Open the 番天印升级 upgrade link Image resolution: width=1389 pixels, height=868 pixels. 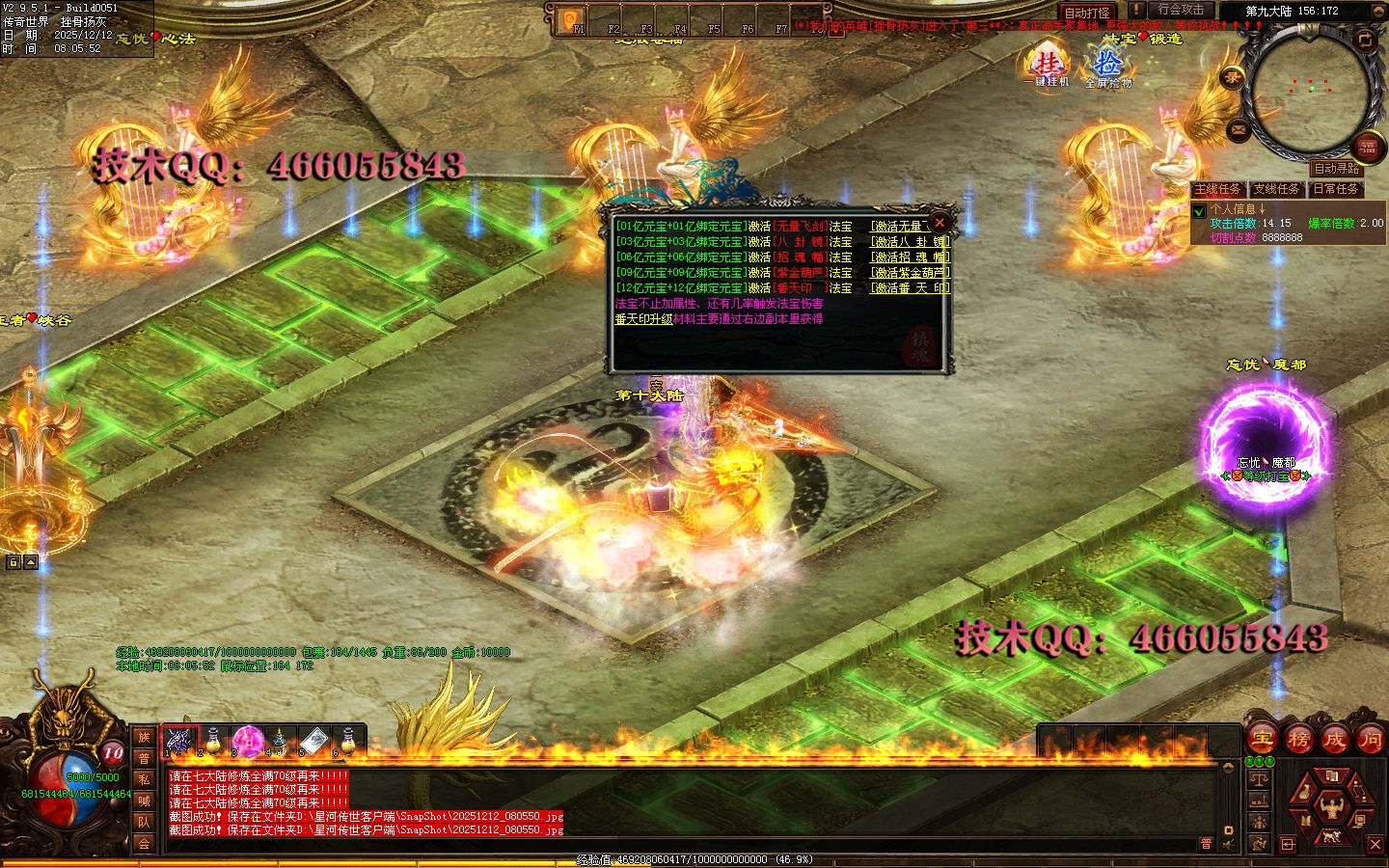(x=643, y=319)
